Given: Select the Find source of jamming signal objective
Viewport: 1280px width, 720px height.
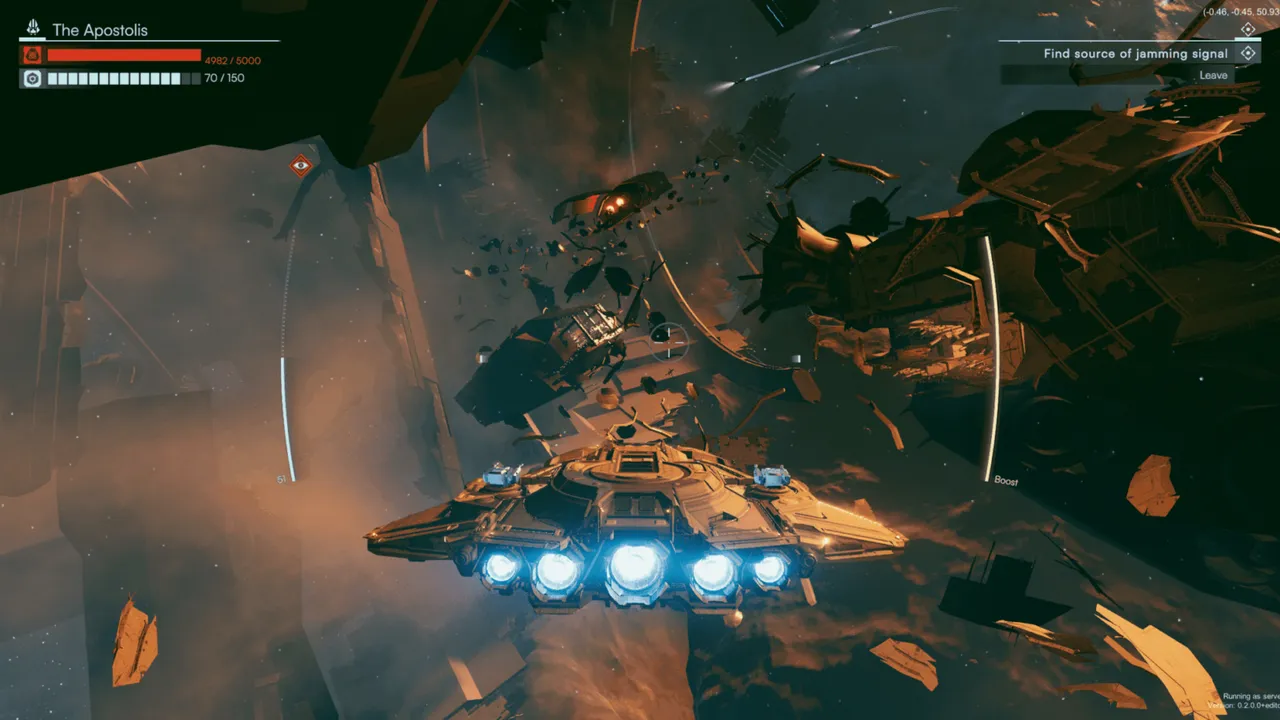Looking at the screenshot, I should pyautogui.click(x=1135, y=53).
